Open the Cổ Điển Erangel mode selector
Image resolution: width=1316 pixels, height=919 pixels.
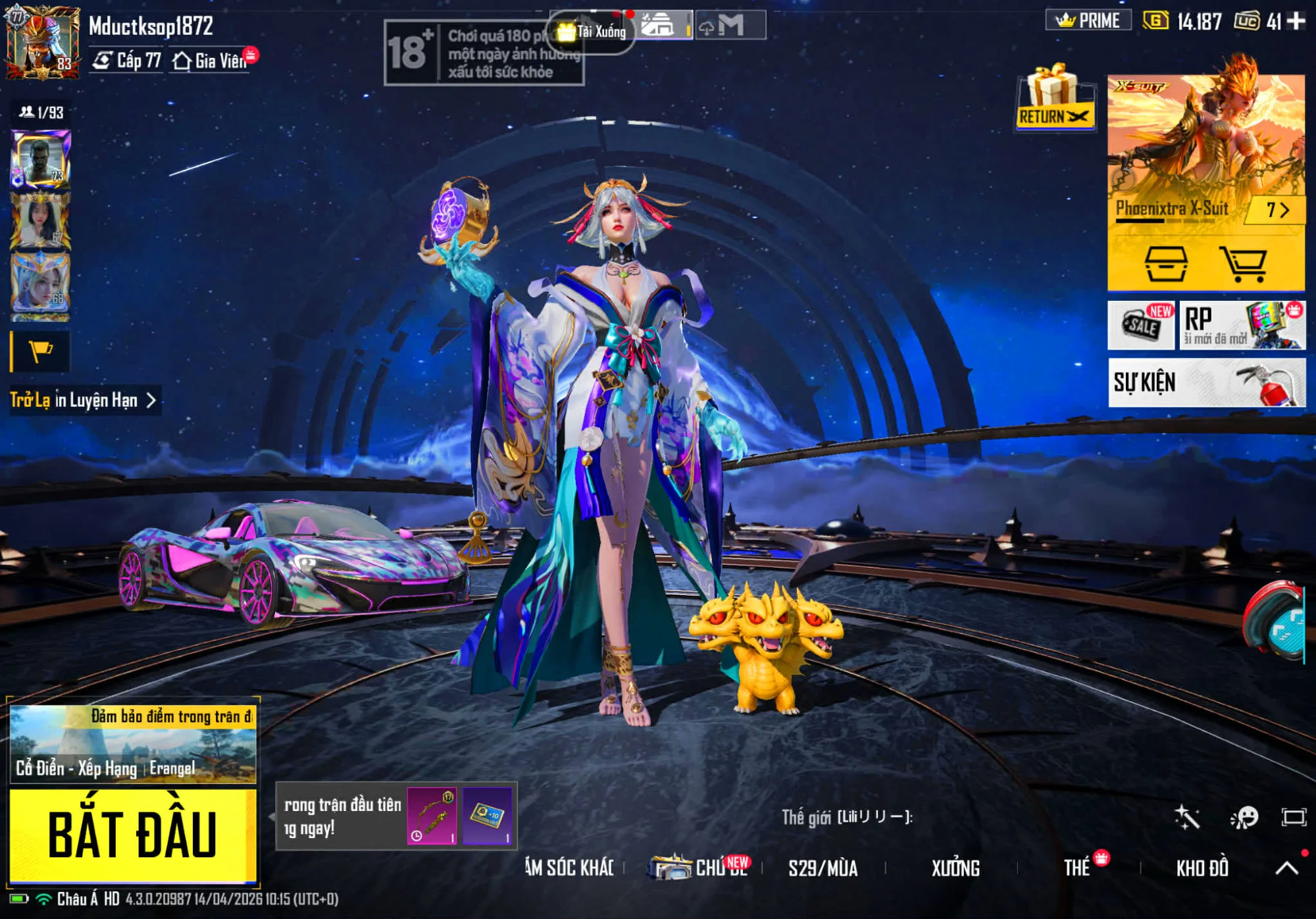click(132, 744)
